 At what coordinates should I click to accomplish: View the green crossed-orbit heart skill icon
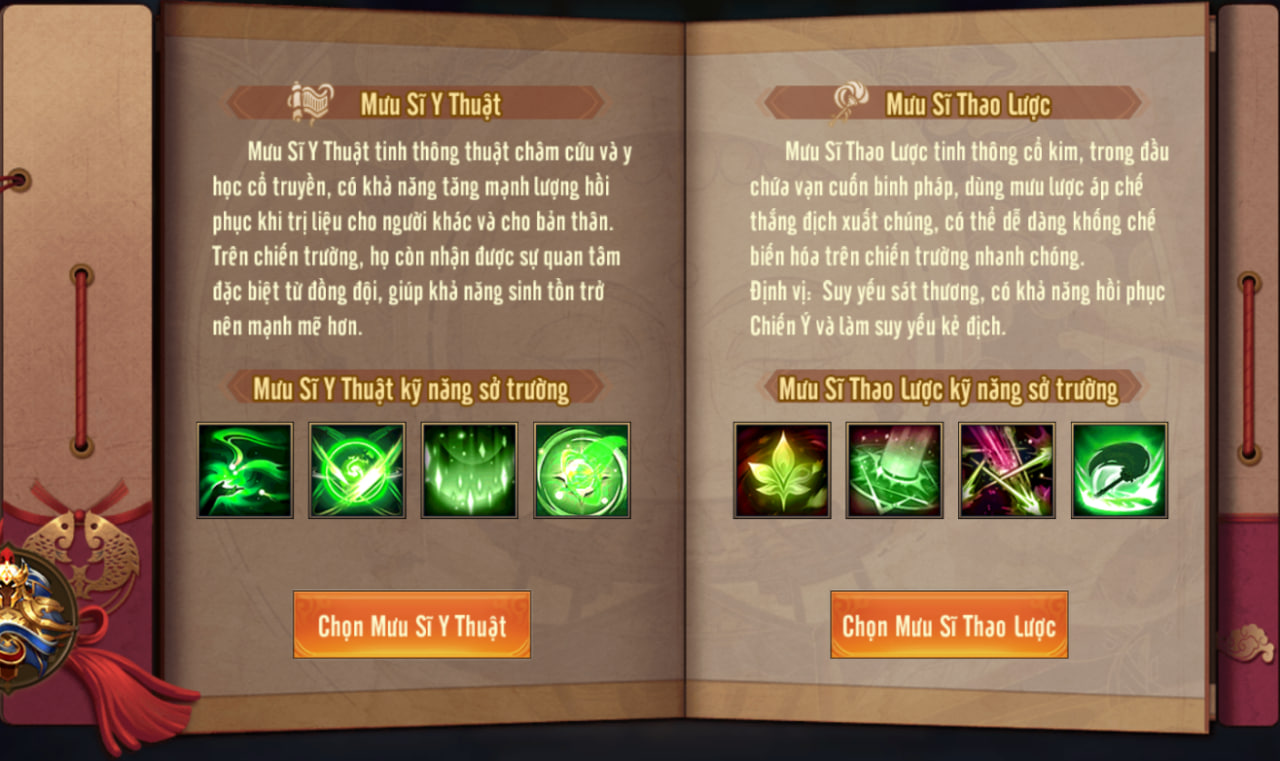[x=357, y=470]
